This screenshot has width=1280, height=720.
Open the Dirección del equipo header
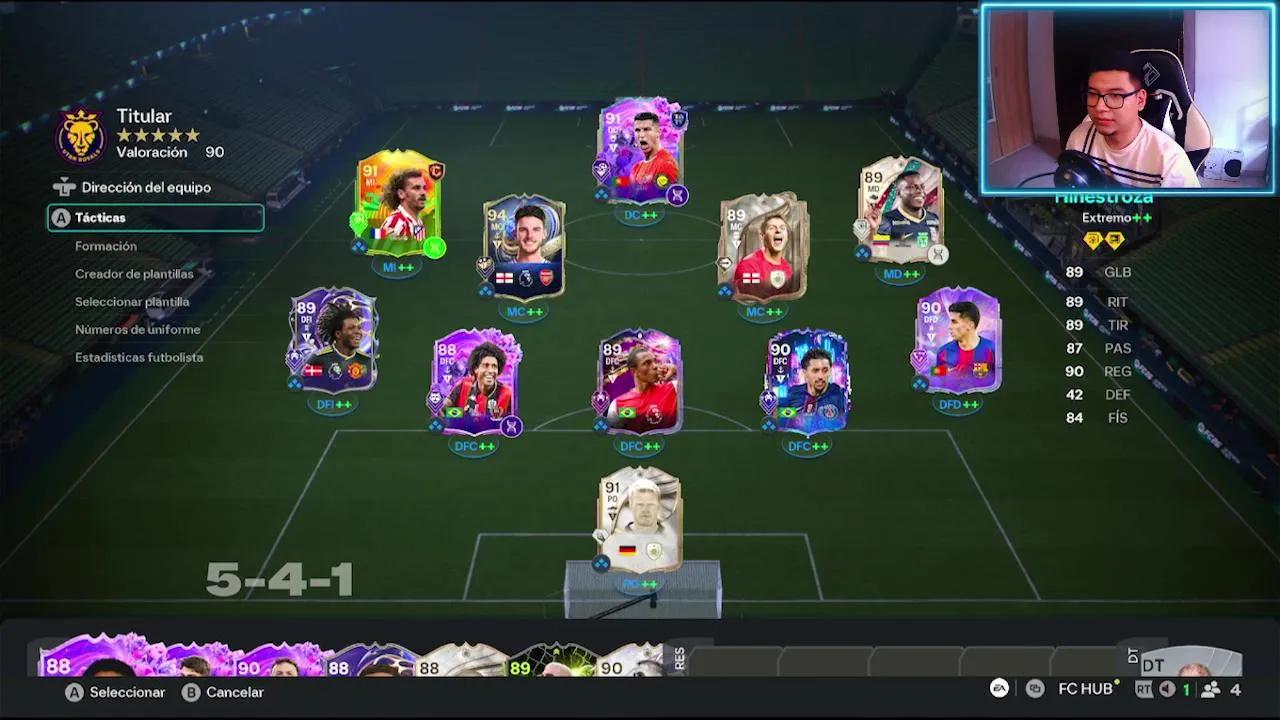point(145,187)
